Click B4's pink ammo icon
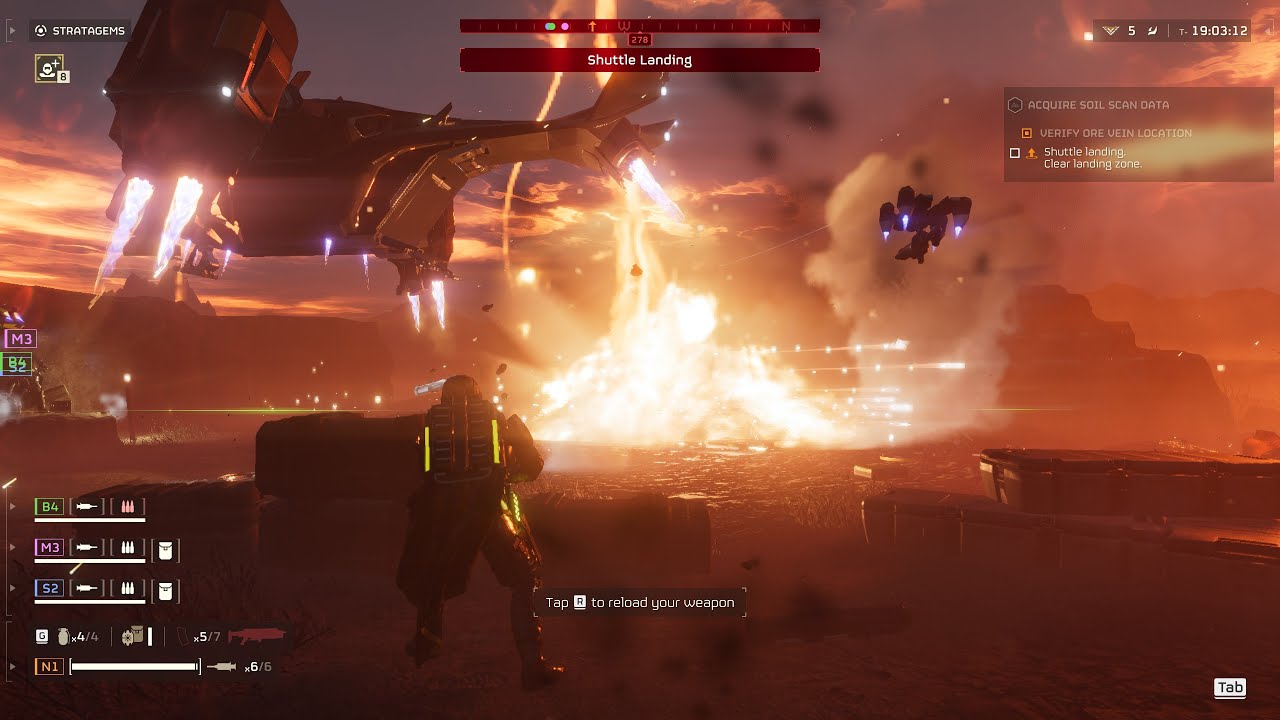 point(127,507)
